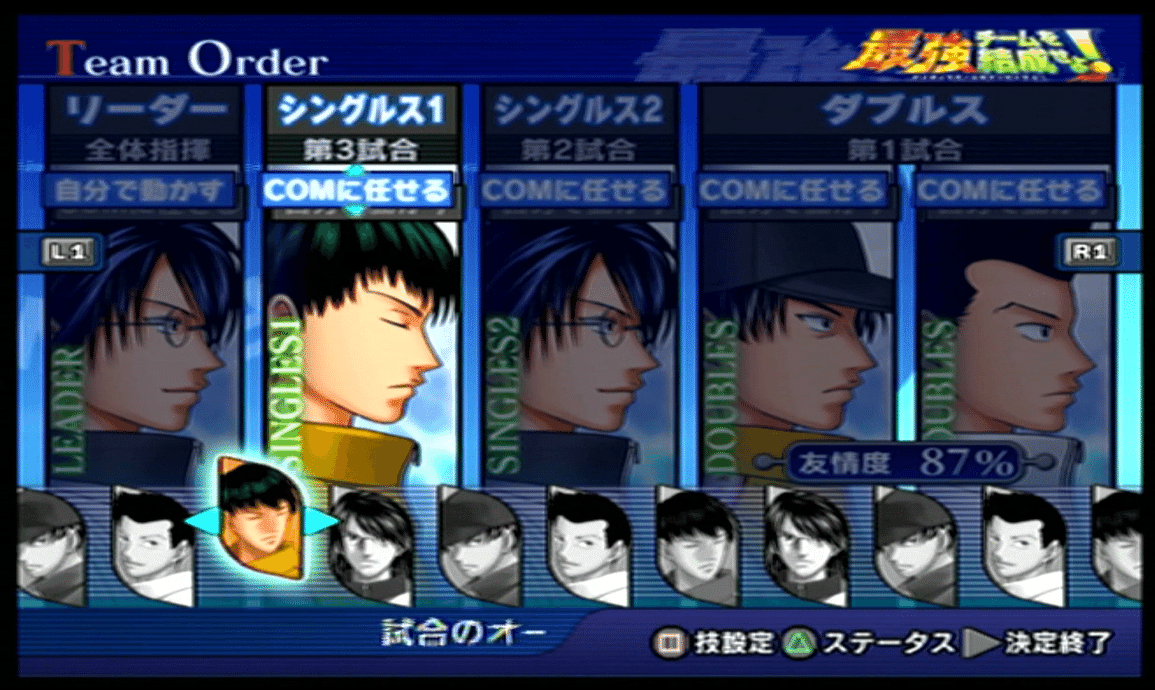
Task: Select the シングルス1 column header
Action: 360,110
